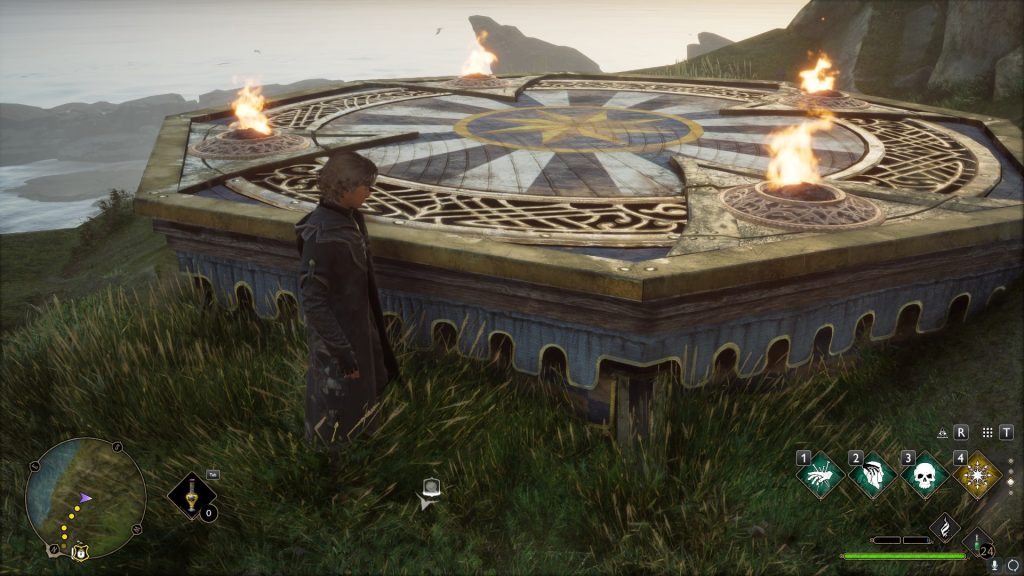Click the Revelio eye-triangle icon

click(942, 433)
